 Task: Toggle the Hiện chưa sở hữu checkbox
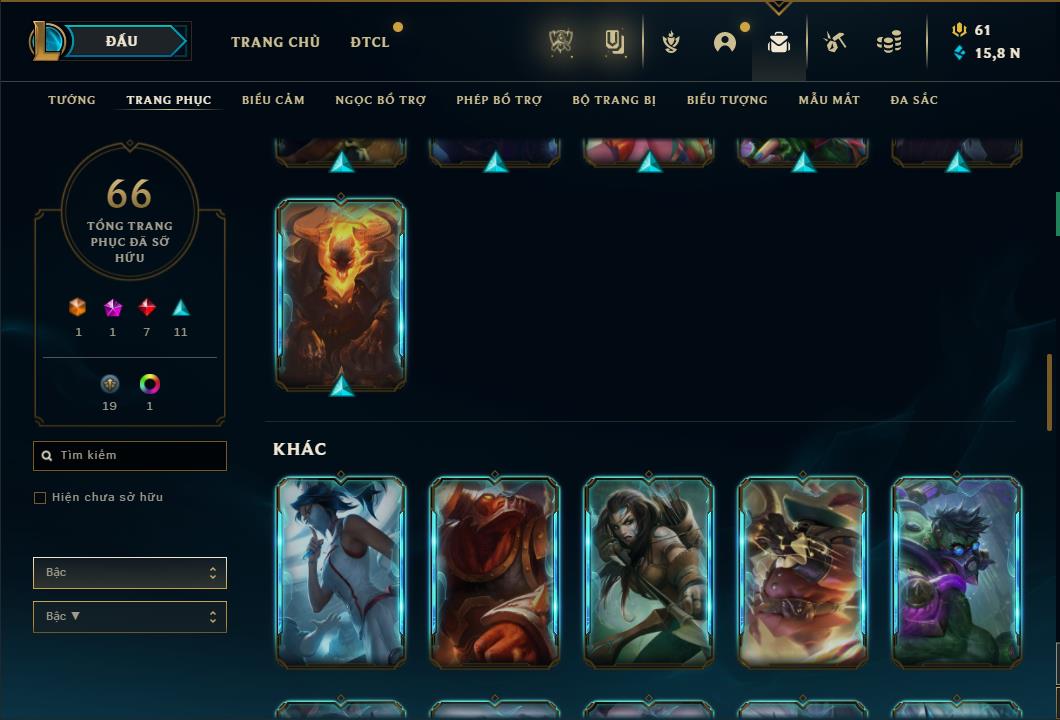tap(40, 498)
